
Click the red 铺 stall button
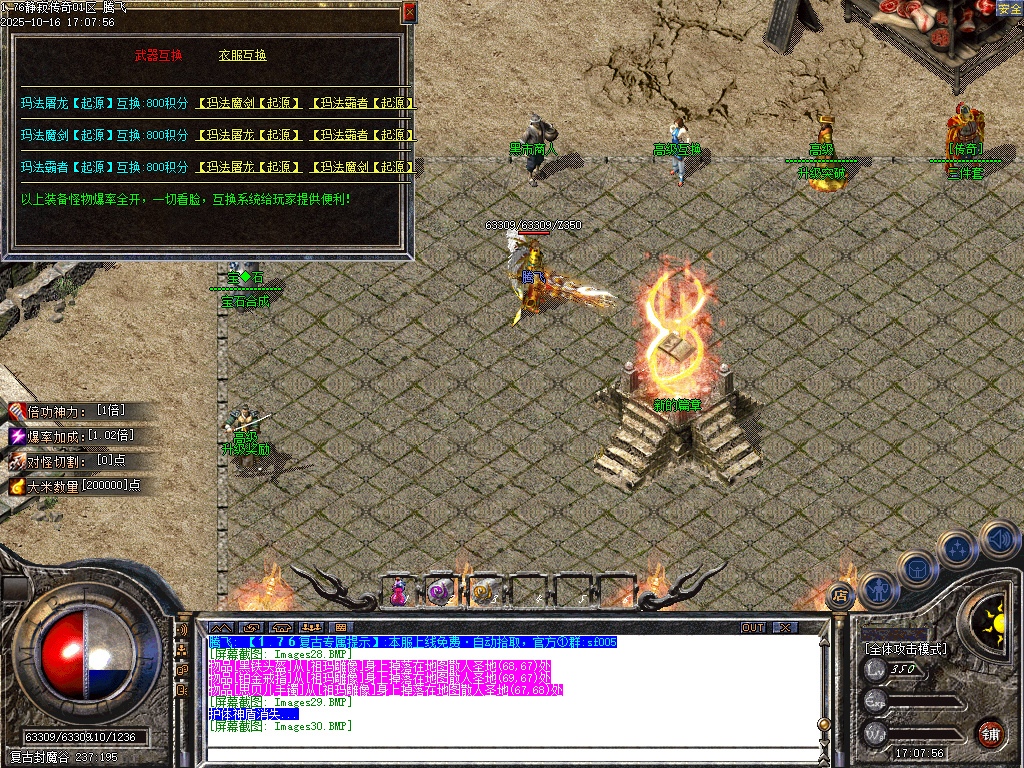tap(990, 732)
